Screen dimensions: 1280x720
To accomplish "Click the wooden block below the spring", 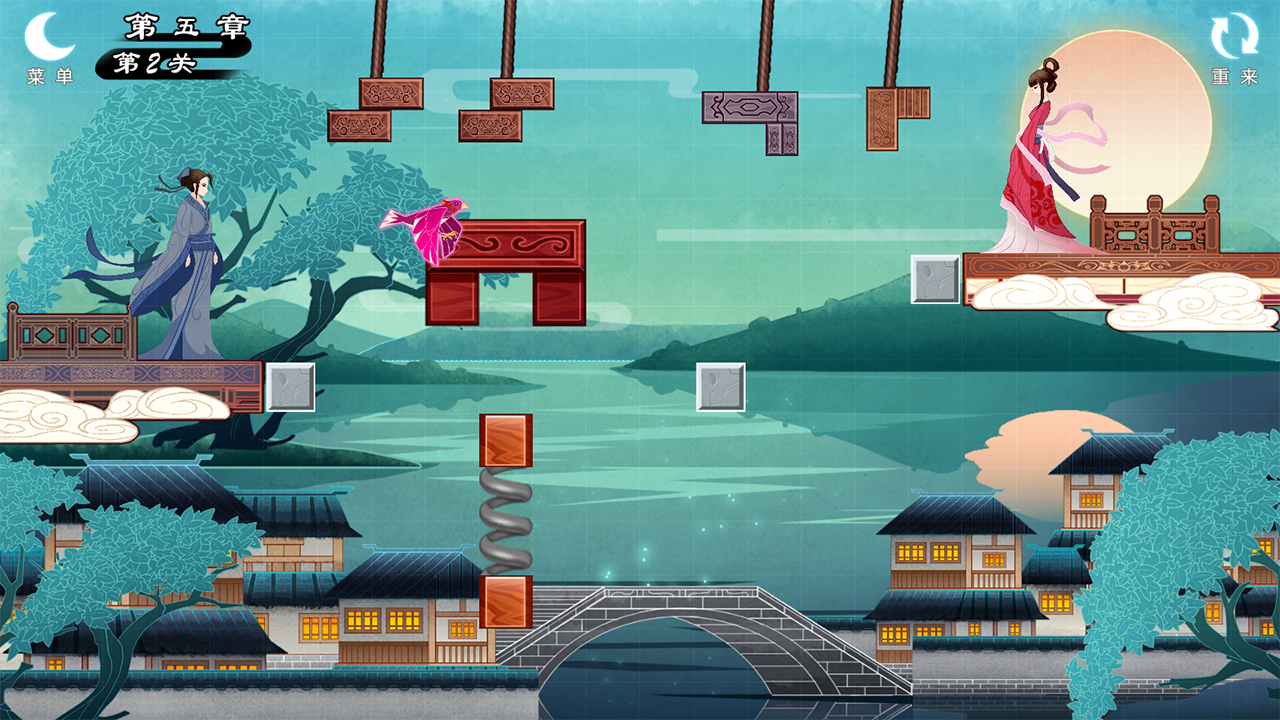I will [508, 602].
